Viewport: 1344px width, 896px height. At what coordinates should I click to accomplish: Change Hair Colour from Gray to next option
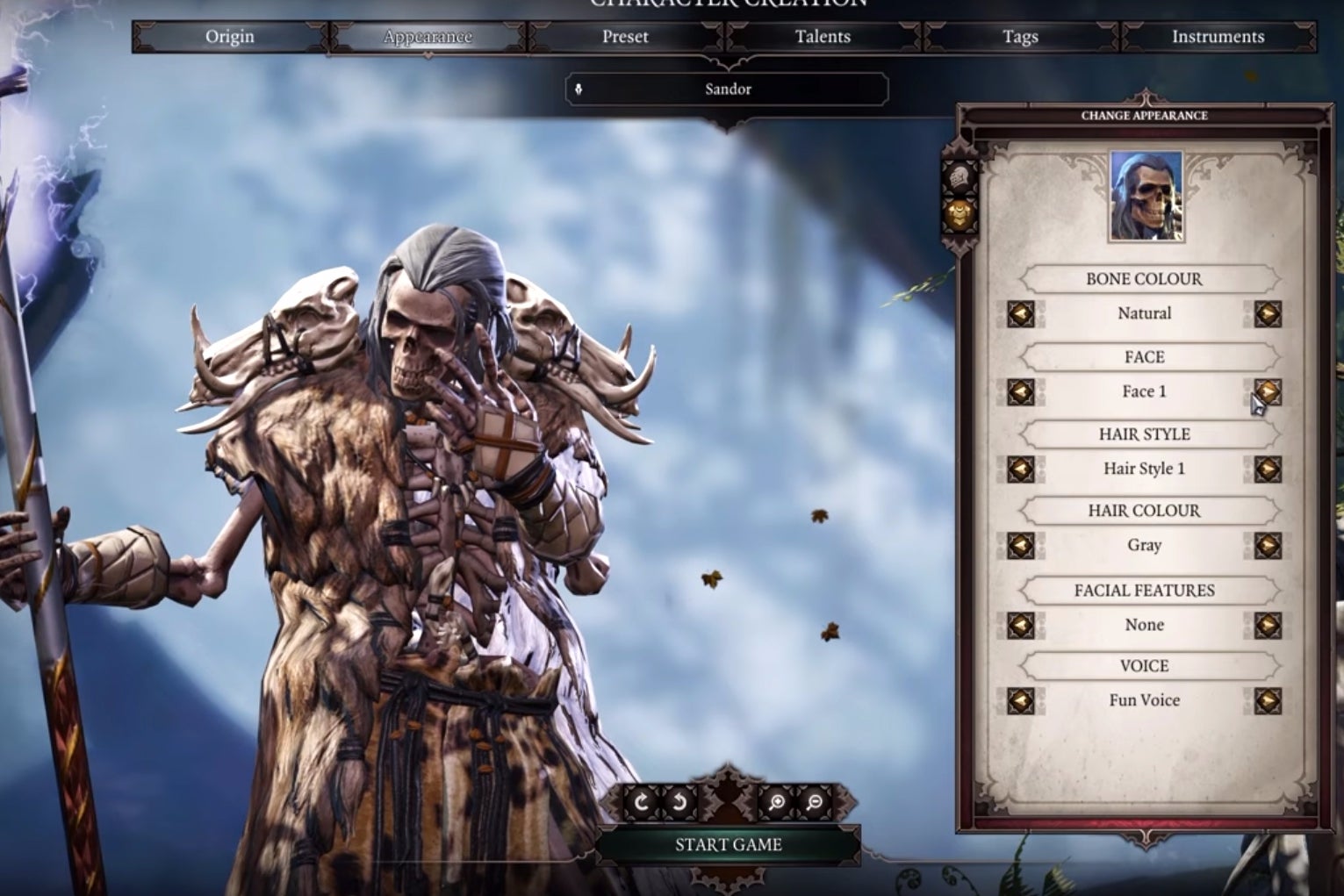[x=1266, y=545]
